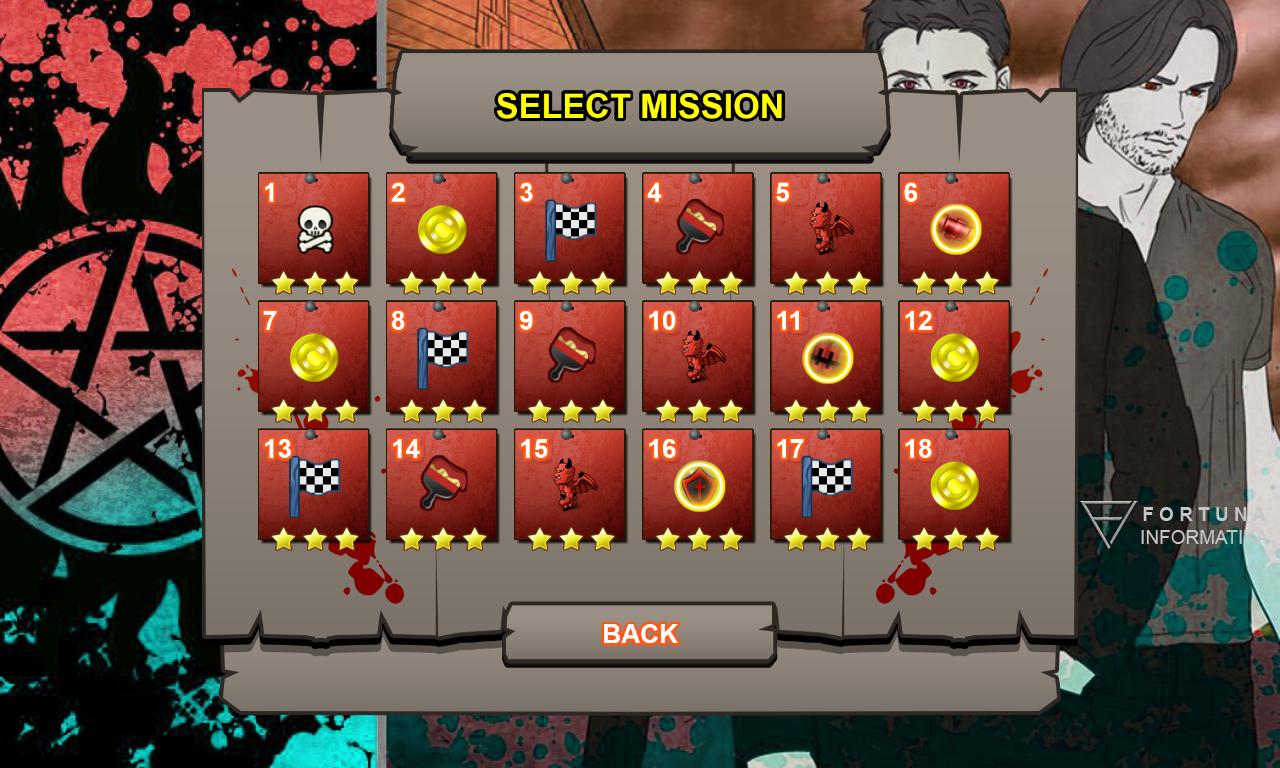Open mission 8 with the racing flag icon

pyautogui.click(x=441, y=356)
